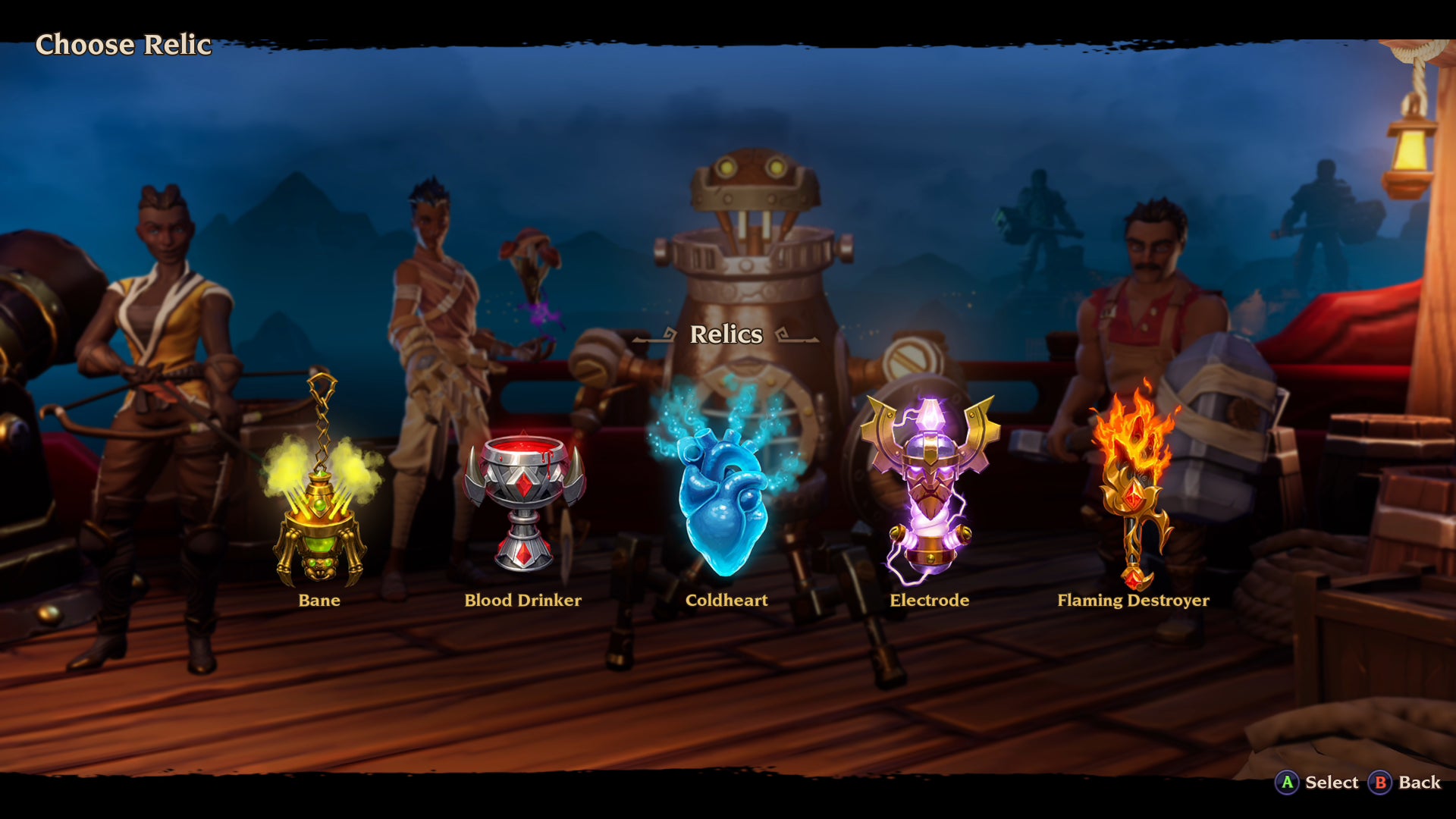Expand the Relics section header
The image size is (1456, 819).
tap(726, 335)
